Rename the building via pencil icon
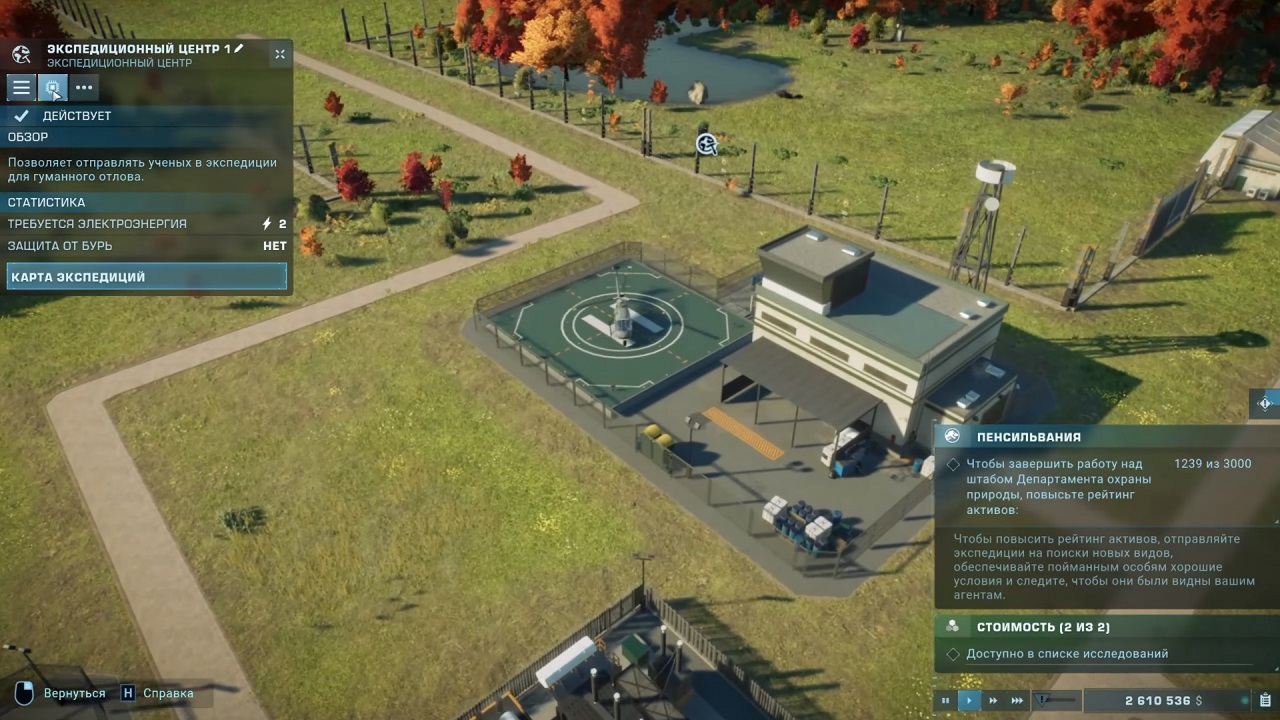Screen dimensions: 1280x720 [x=239, y=48]
